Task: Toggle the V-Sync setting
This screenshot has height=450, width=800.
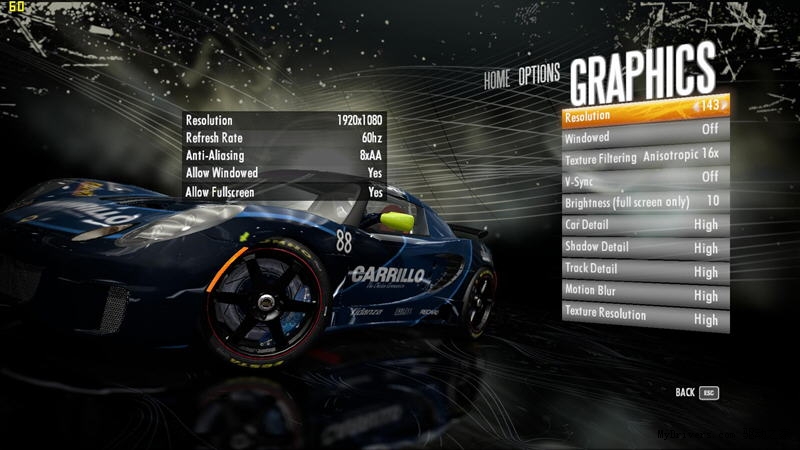Action: (645, 178)
